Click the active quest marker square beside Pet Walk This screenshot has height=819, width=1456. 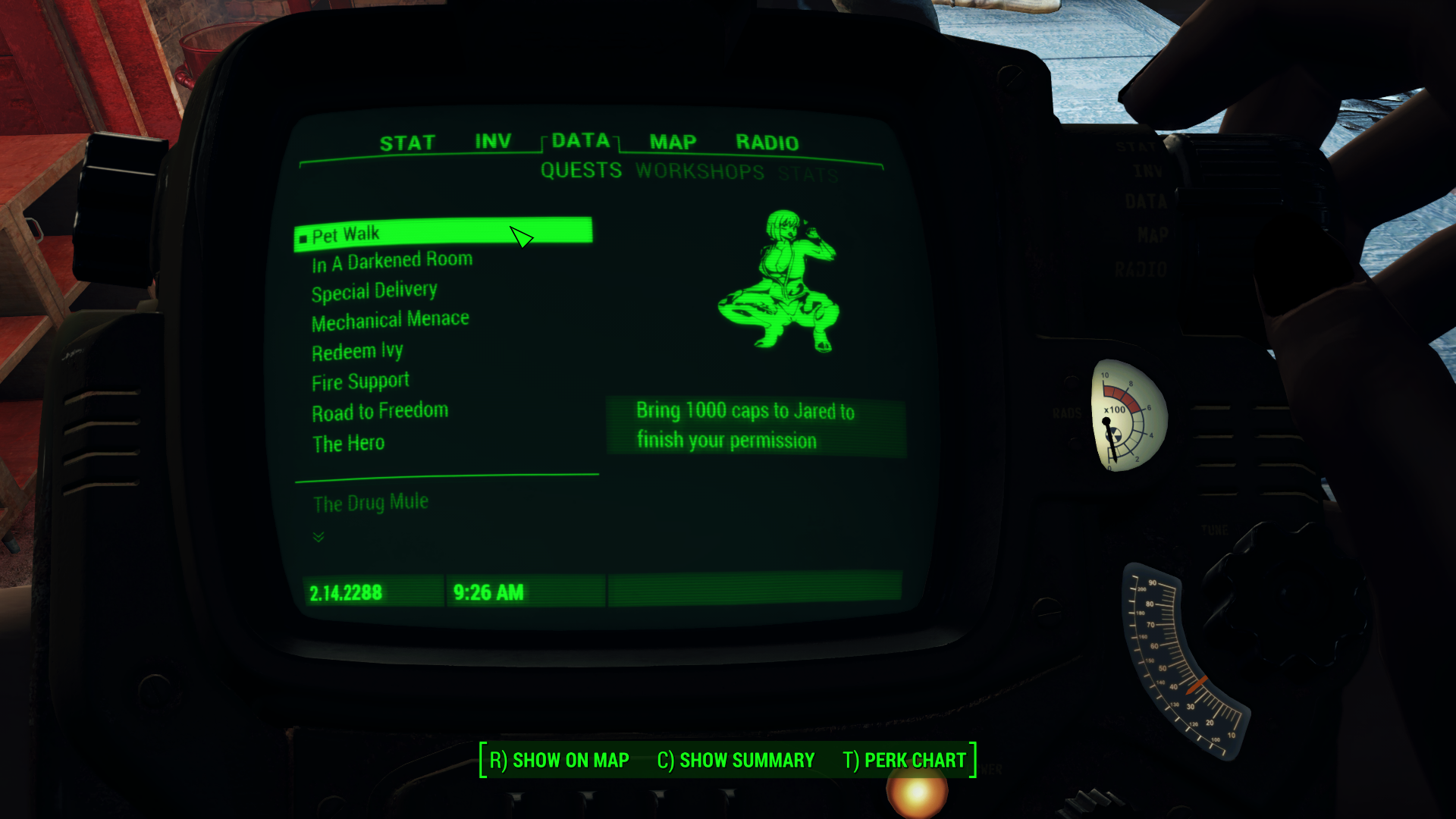click(303, 234)
